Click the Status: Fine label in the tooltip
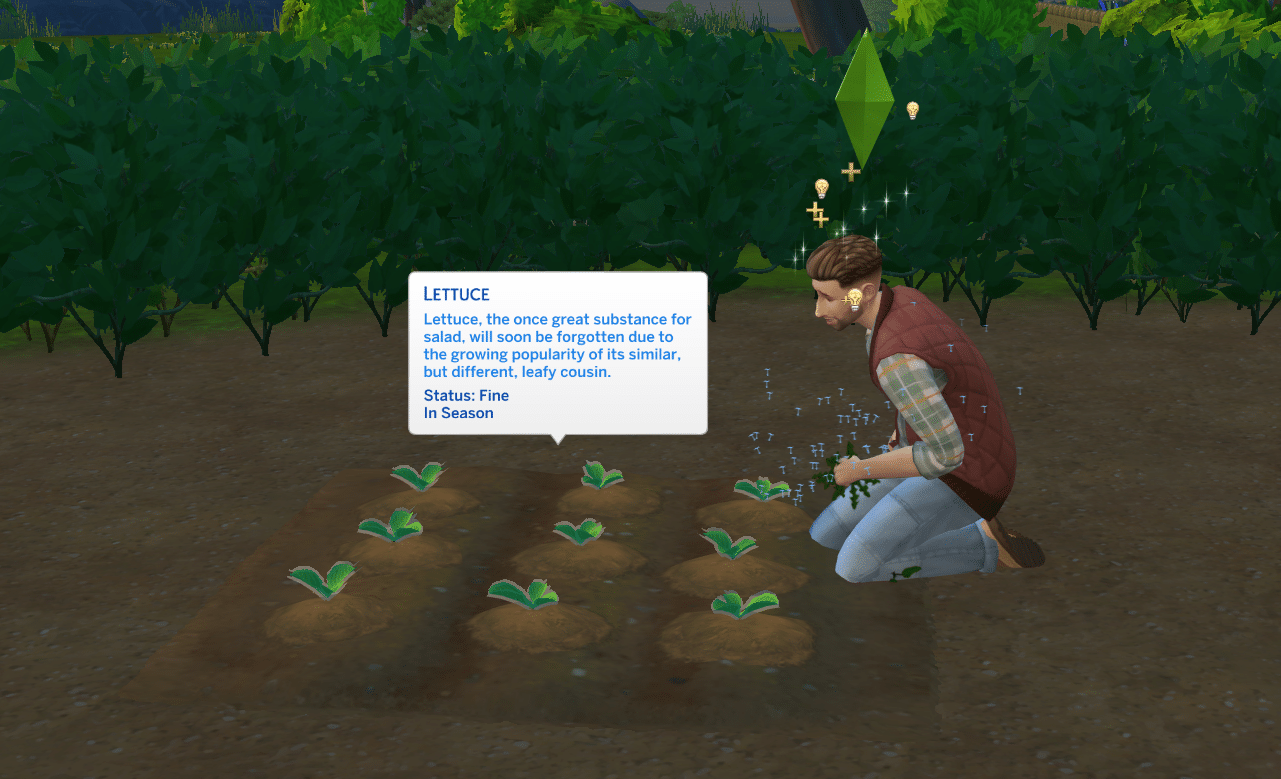Image resolution: width=1281 pixels, height=779 pixels. [466, 395]
